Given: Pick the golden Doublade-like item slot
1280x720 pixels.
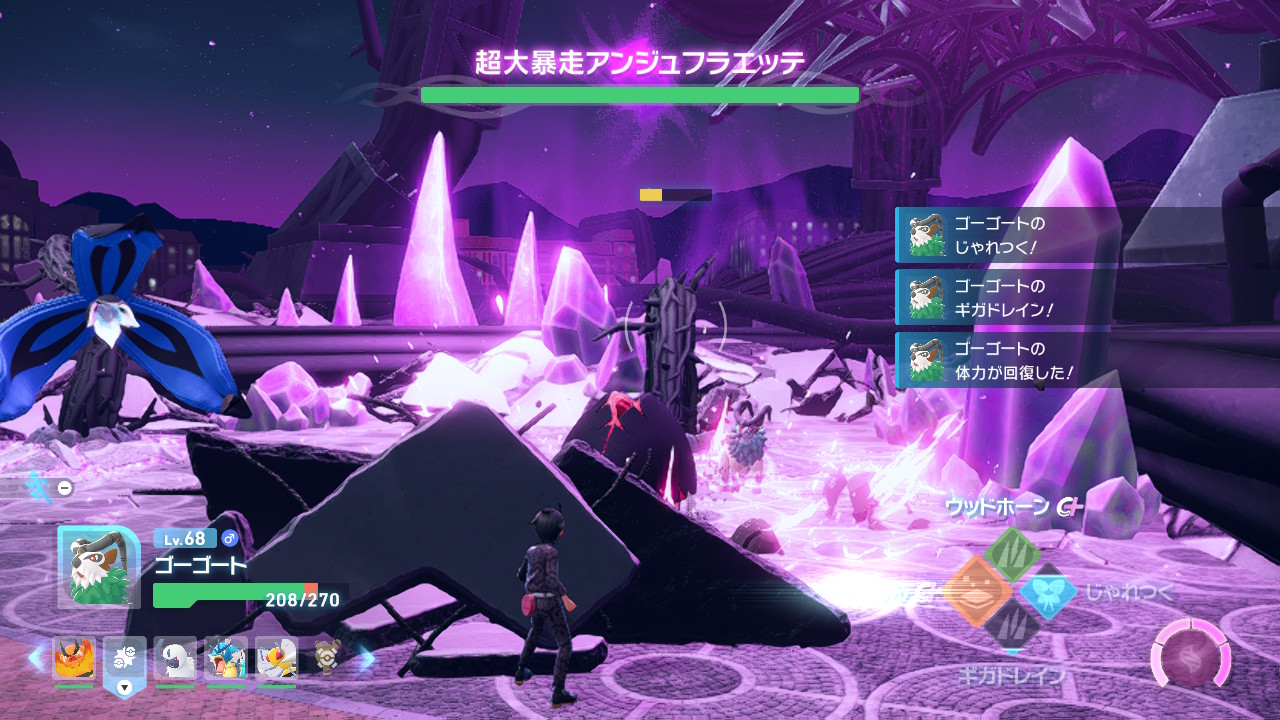Looking at the screenshot, I should (326, 659).
